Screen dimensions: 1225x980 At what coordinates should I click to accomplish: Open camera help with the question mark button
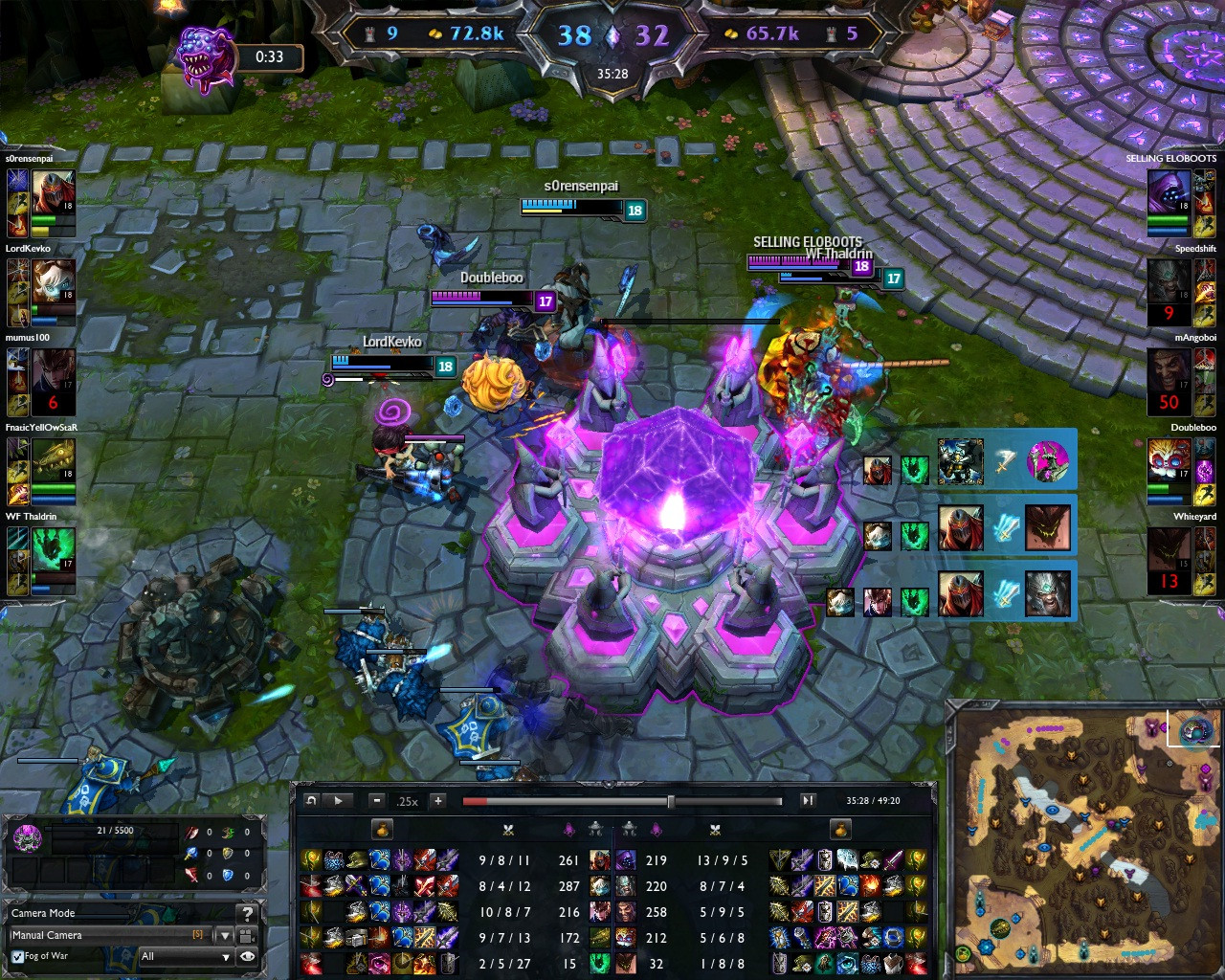tap(247, 913)
